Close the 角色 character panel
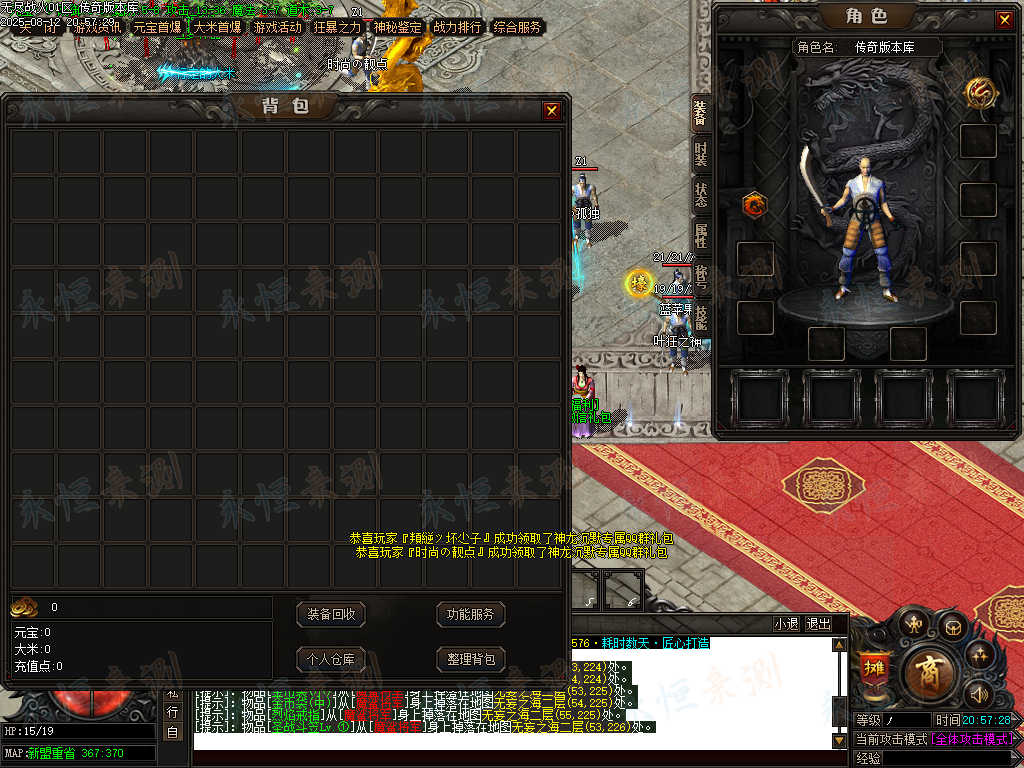Image resolution: width=1024 pixels, height=768 pixels. [x=1004, y=19]
